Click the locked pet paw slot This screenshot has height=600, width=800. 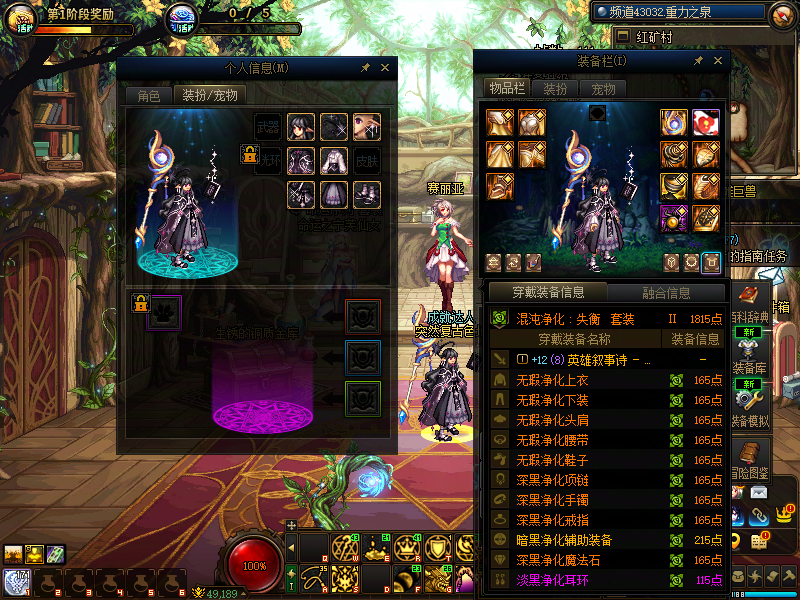[166, 311]
